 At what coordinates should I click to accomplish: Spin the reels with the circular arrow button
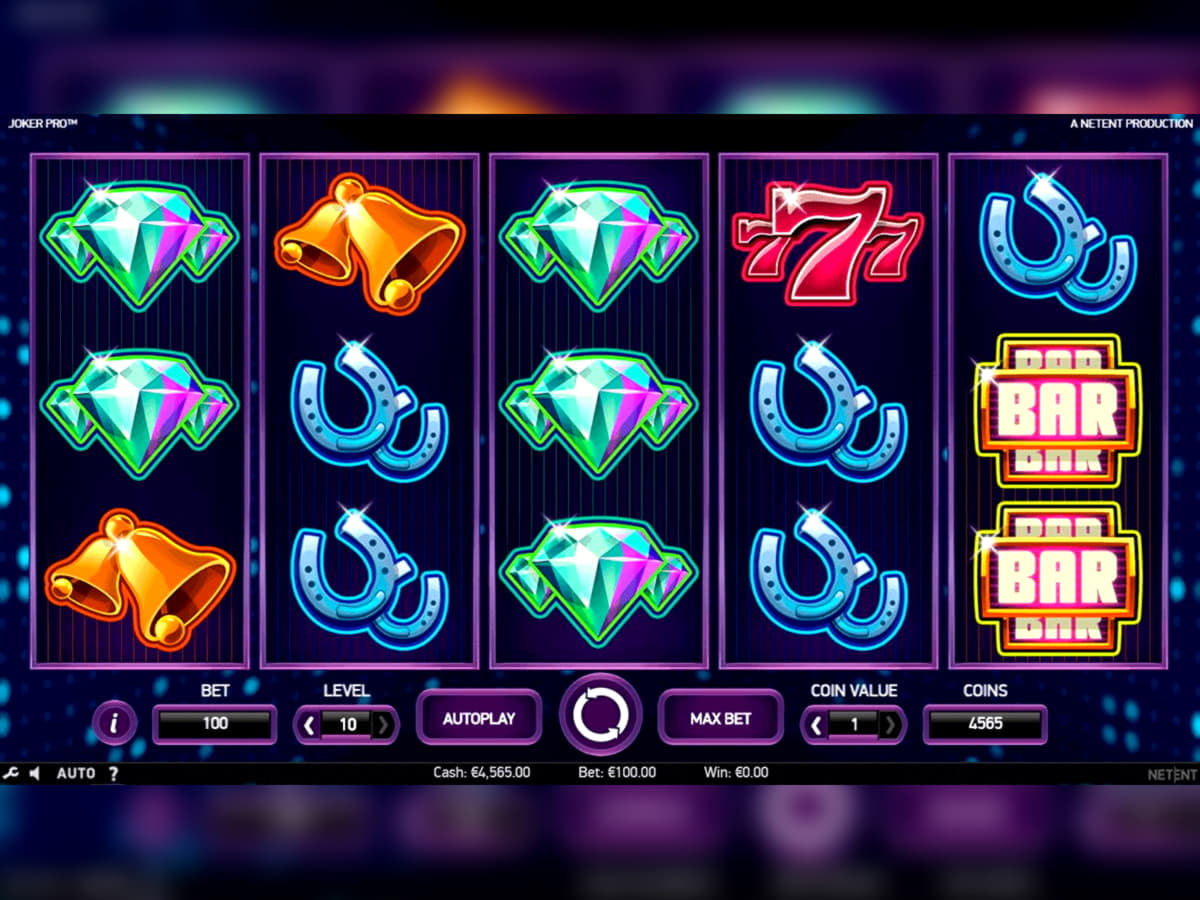600,715
